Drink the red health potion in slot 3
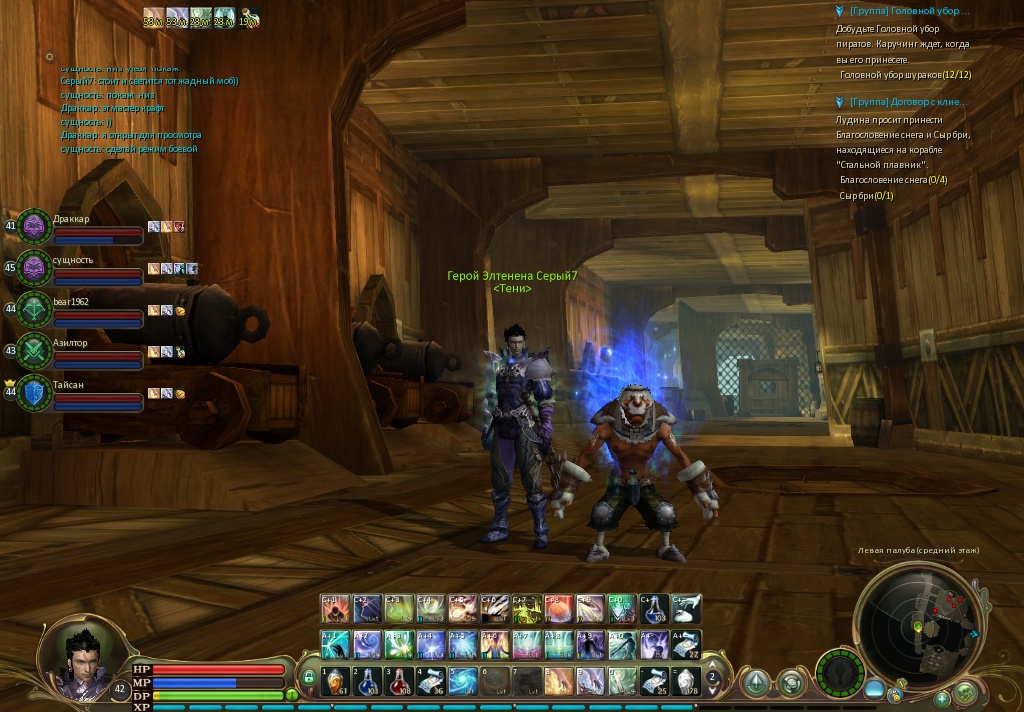This screenshot has width=1024, height=712. point(399,681)
